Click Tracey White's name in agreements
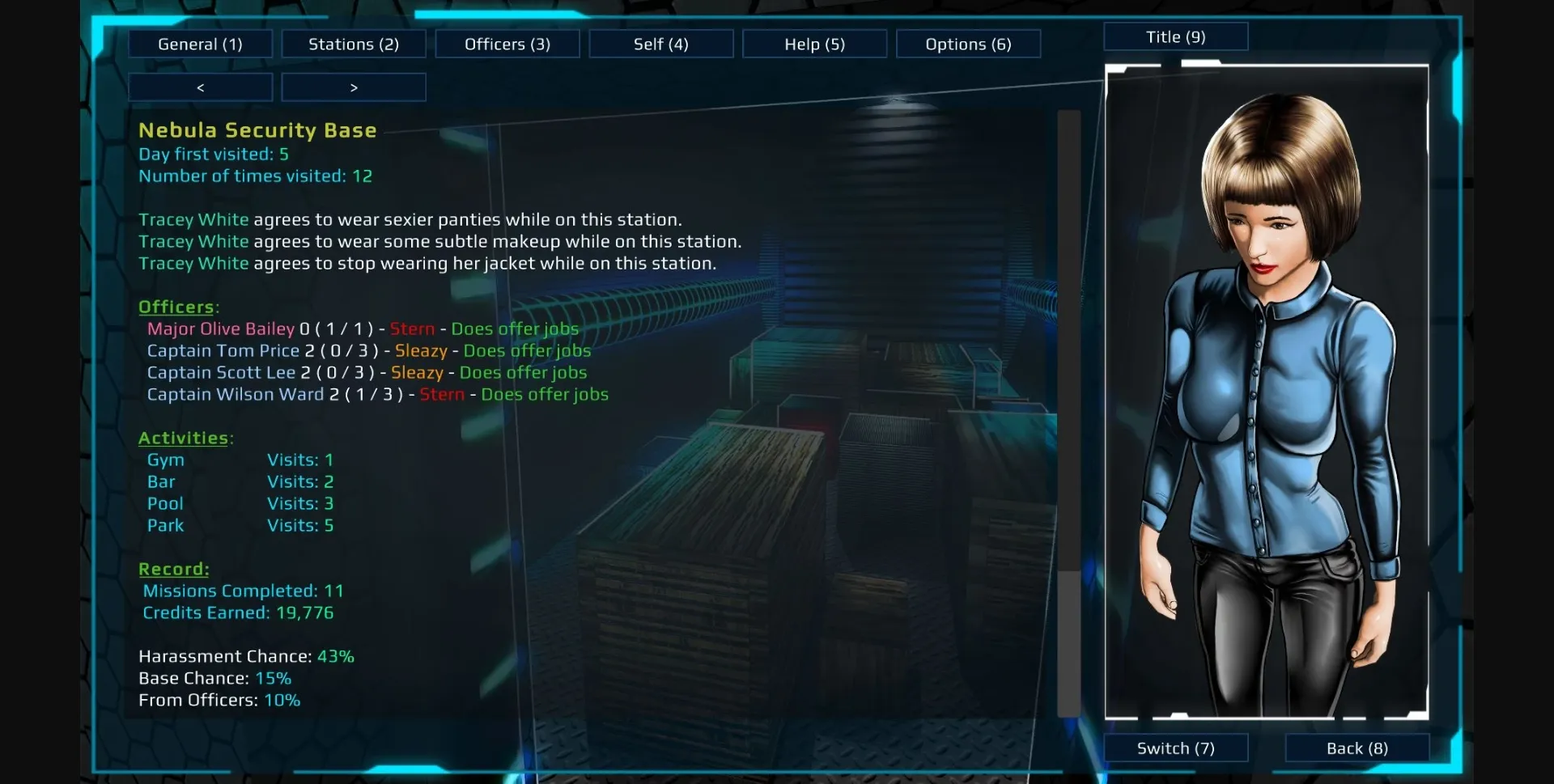This screenshot has width=1554, height=784. tap(193, 219)
